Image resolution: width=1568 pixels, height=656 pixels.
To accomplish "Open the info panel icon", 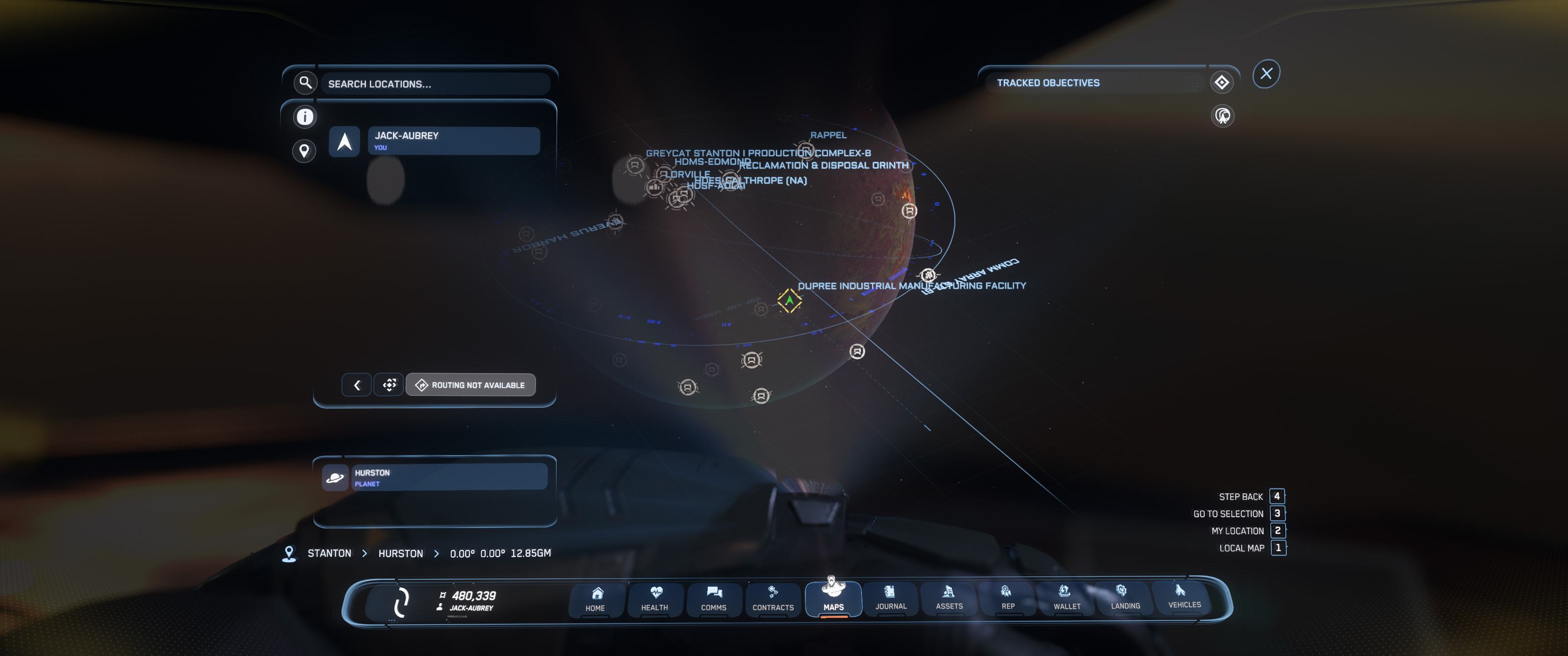I will coord(305,117).
